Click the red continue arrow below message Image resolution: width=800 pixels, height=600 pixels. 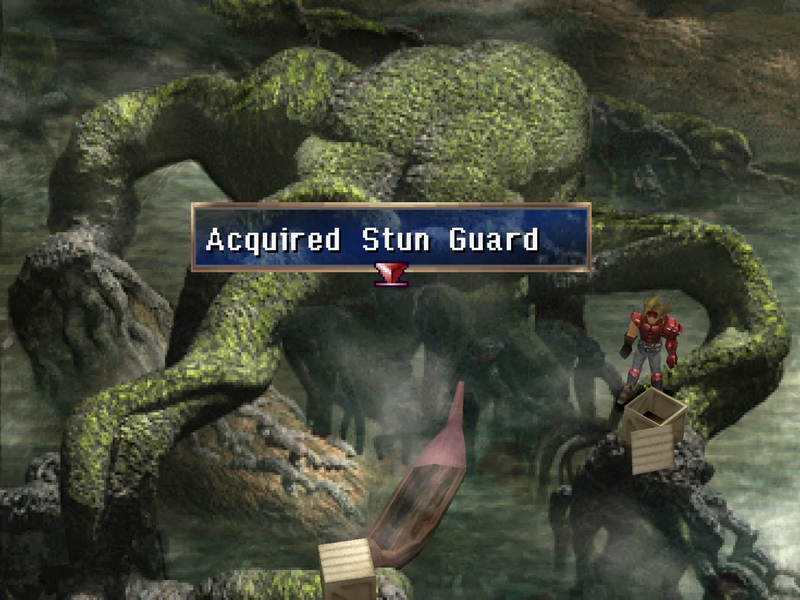pyautogui.click(x=390, y=274)
